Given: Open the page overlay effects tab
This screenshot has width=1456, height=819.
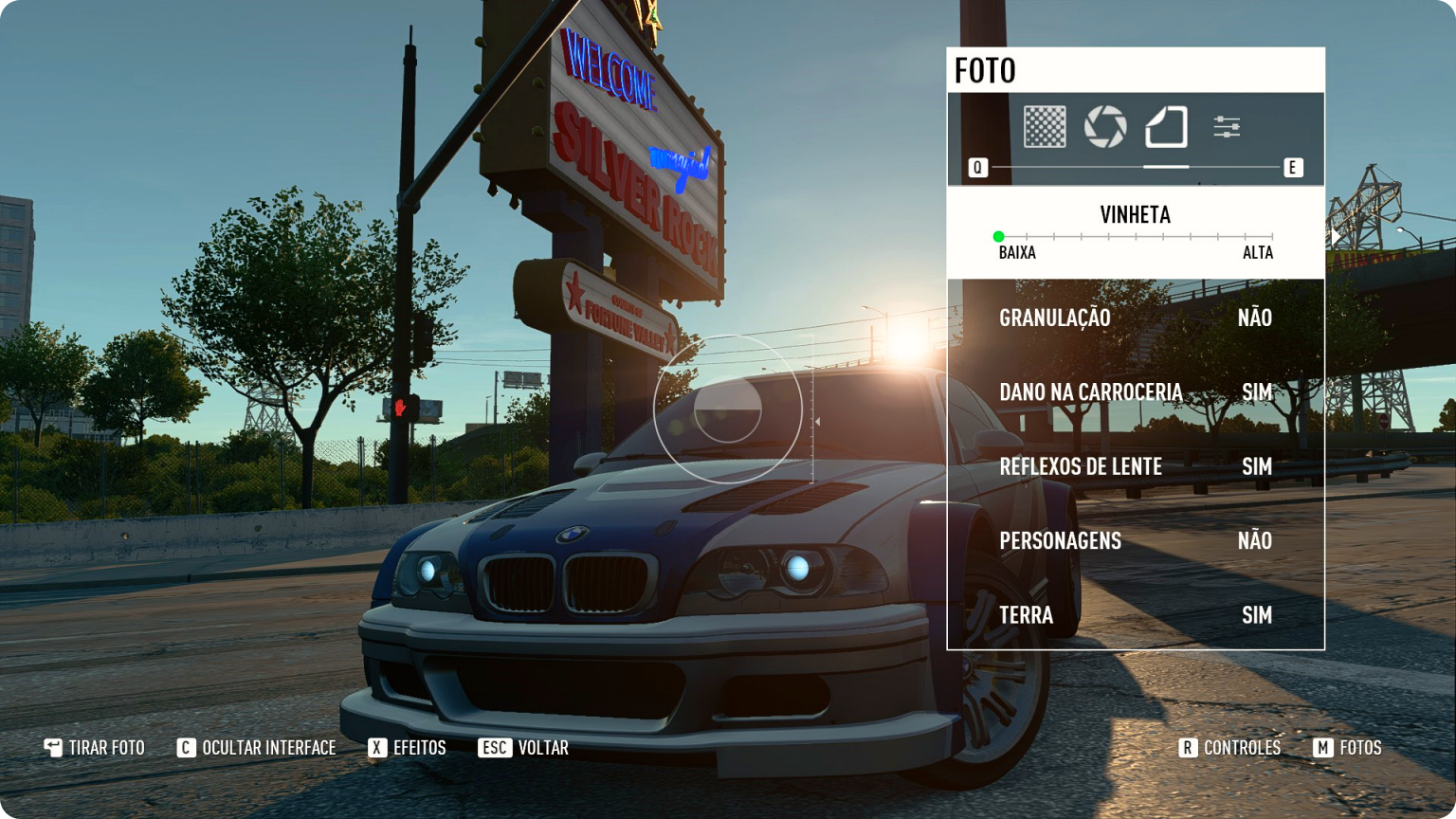Looking at the screenshot, I should [1166, 126].
